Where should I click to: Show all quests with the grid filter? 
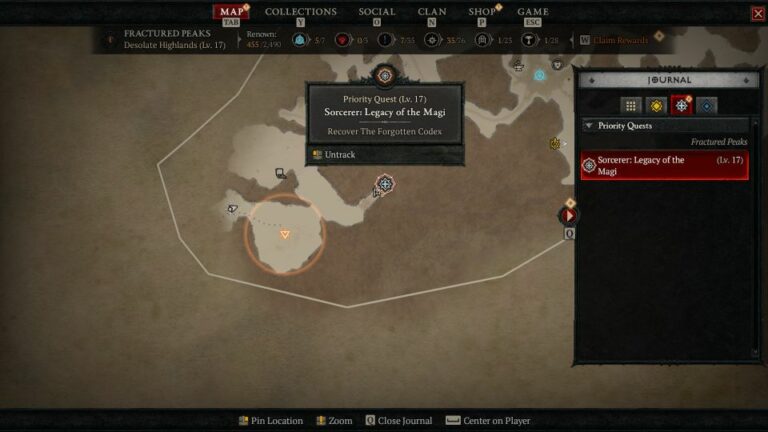point(630,105)
